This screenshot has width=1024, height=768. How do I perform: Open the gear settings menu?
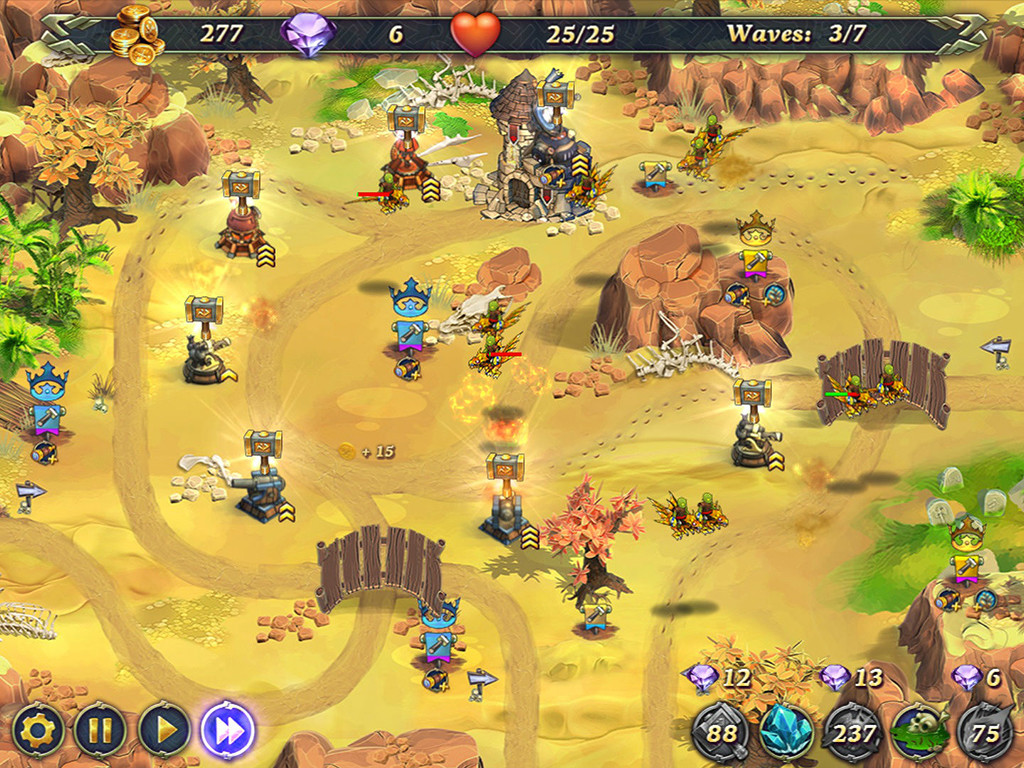coord(39,731)
